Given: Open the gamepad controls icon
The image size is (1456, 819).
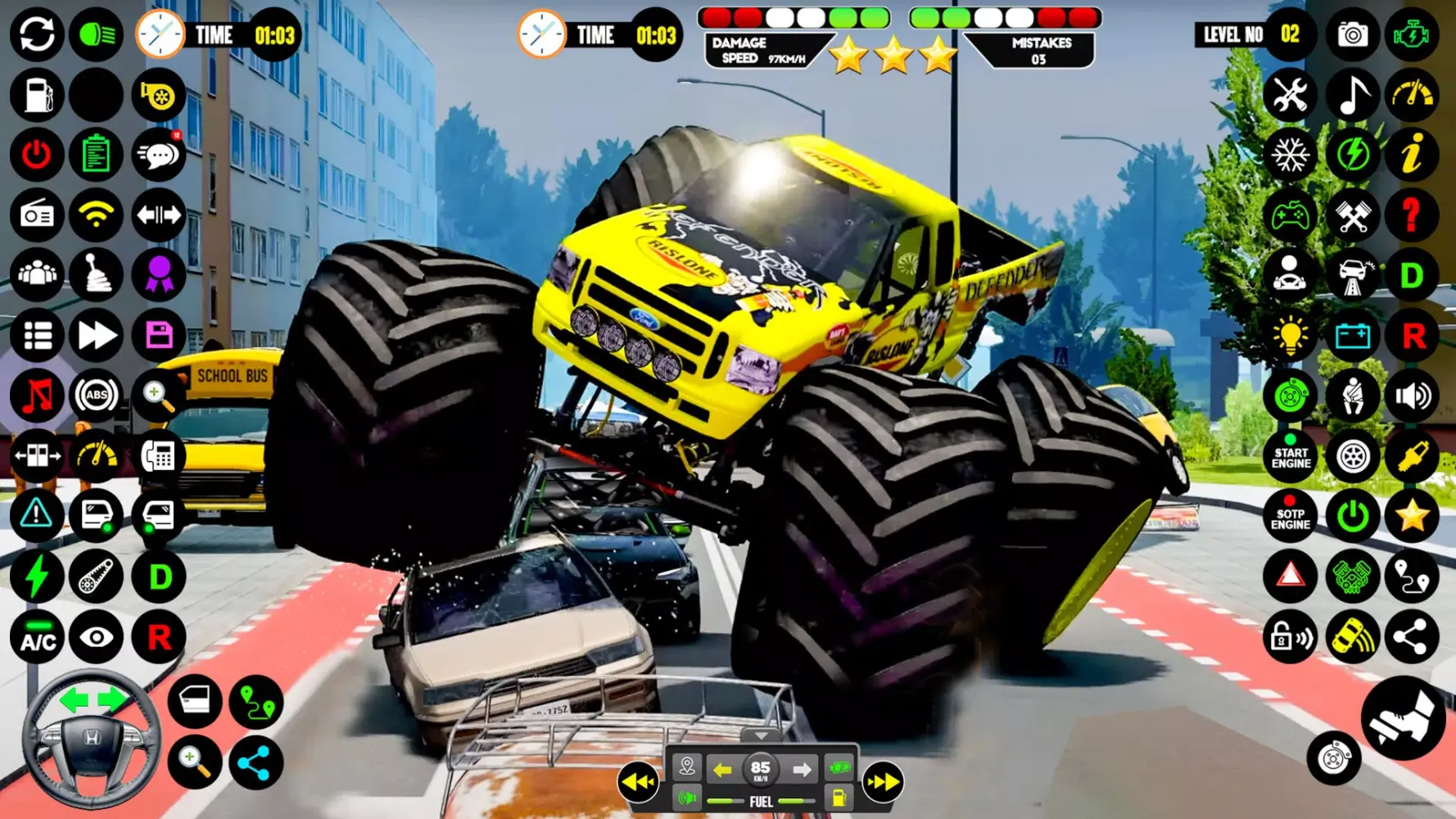Looking at the screenshot, I should [1291, 215].
